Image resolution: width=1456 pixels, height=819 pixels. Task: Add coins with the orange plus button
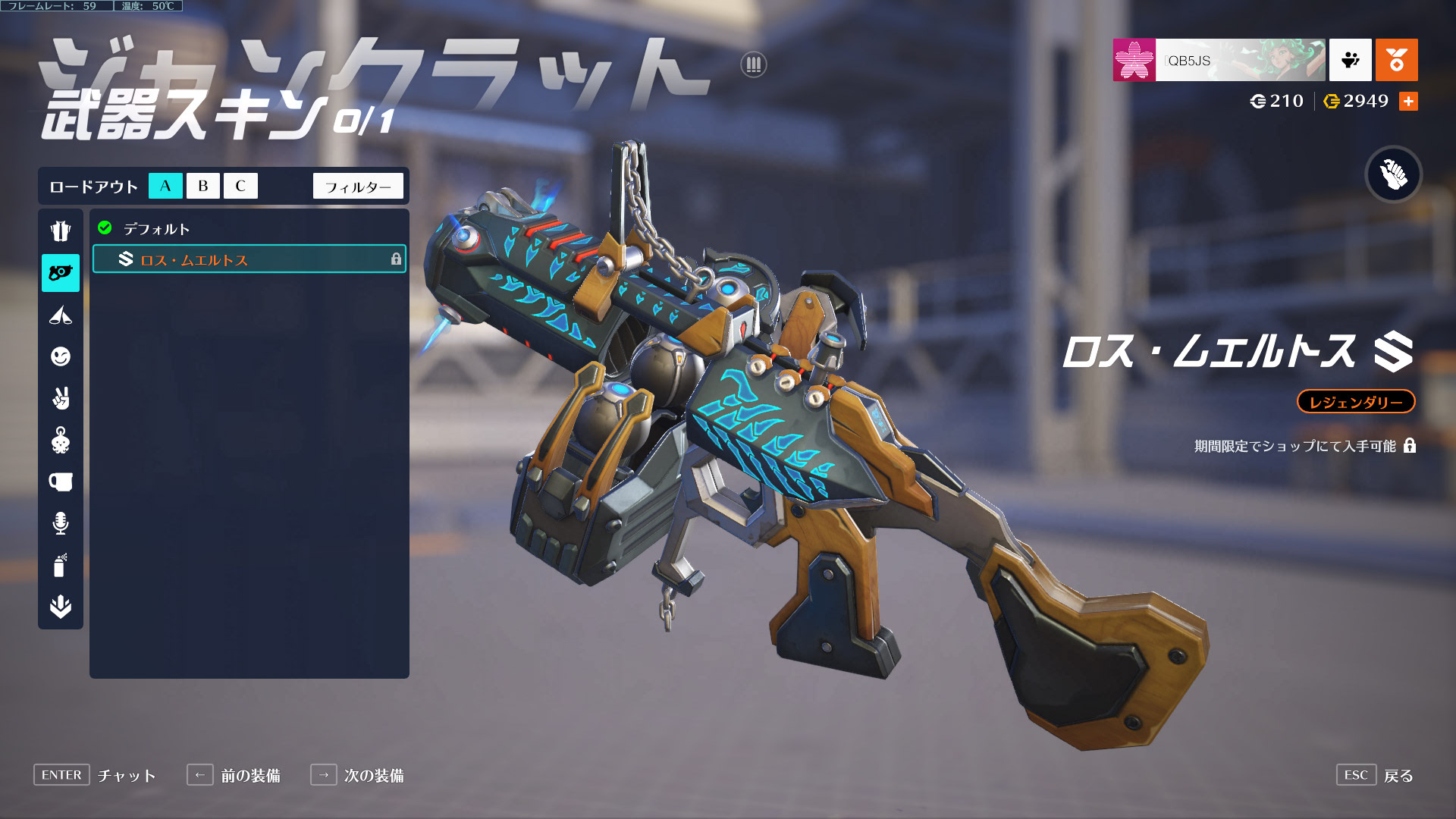(x=1408, y=101)
